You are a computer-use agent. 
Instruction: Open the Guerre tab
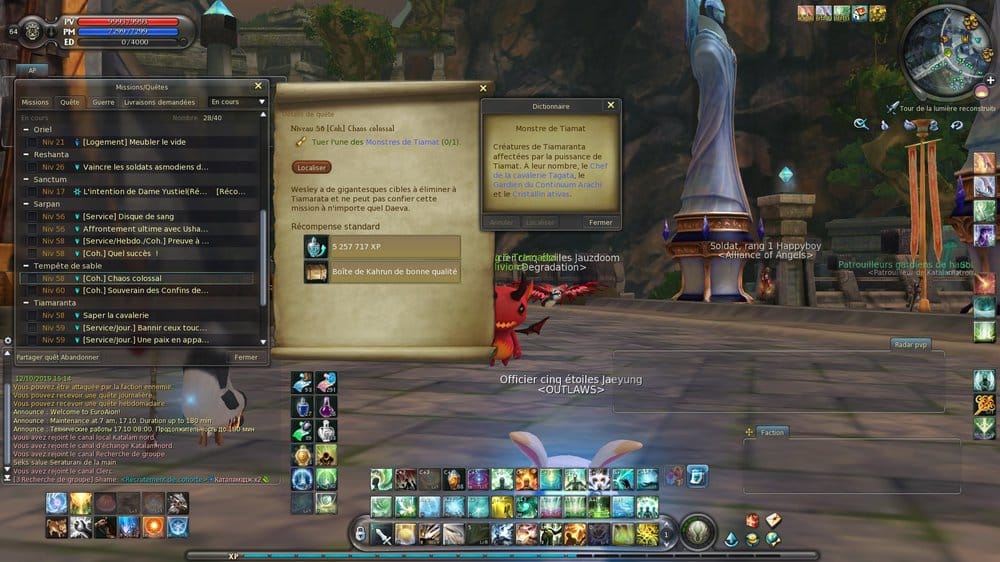[x=103, y=102]
